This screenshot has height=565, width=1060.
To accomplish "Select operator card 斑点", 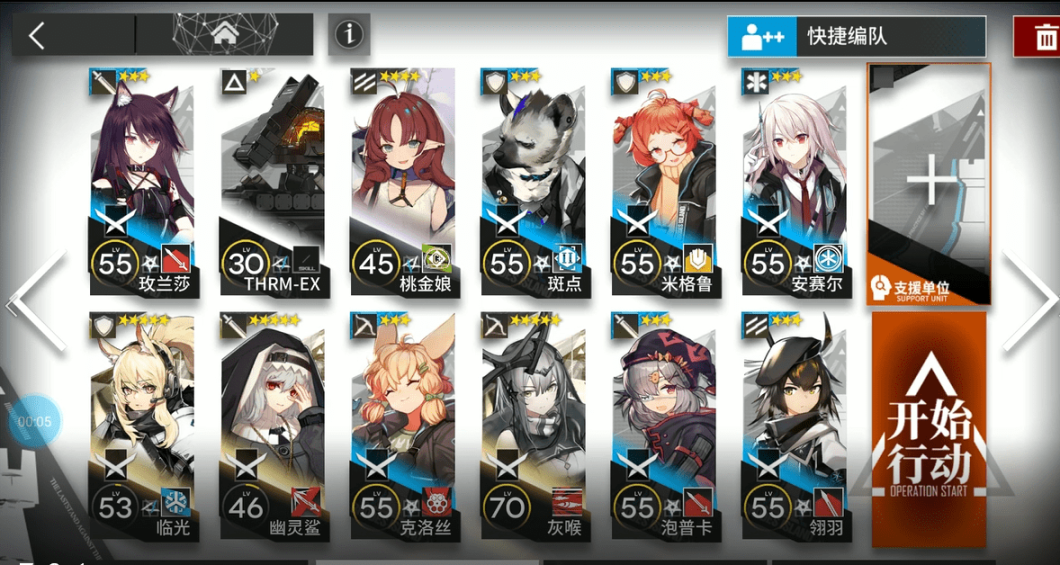I will pyautogui.click(x=532, y=181).
